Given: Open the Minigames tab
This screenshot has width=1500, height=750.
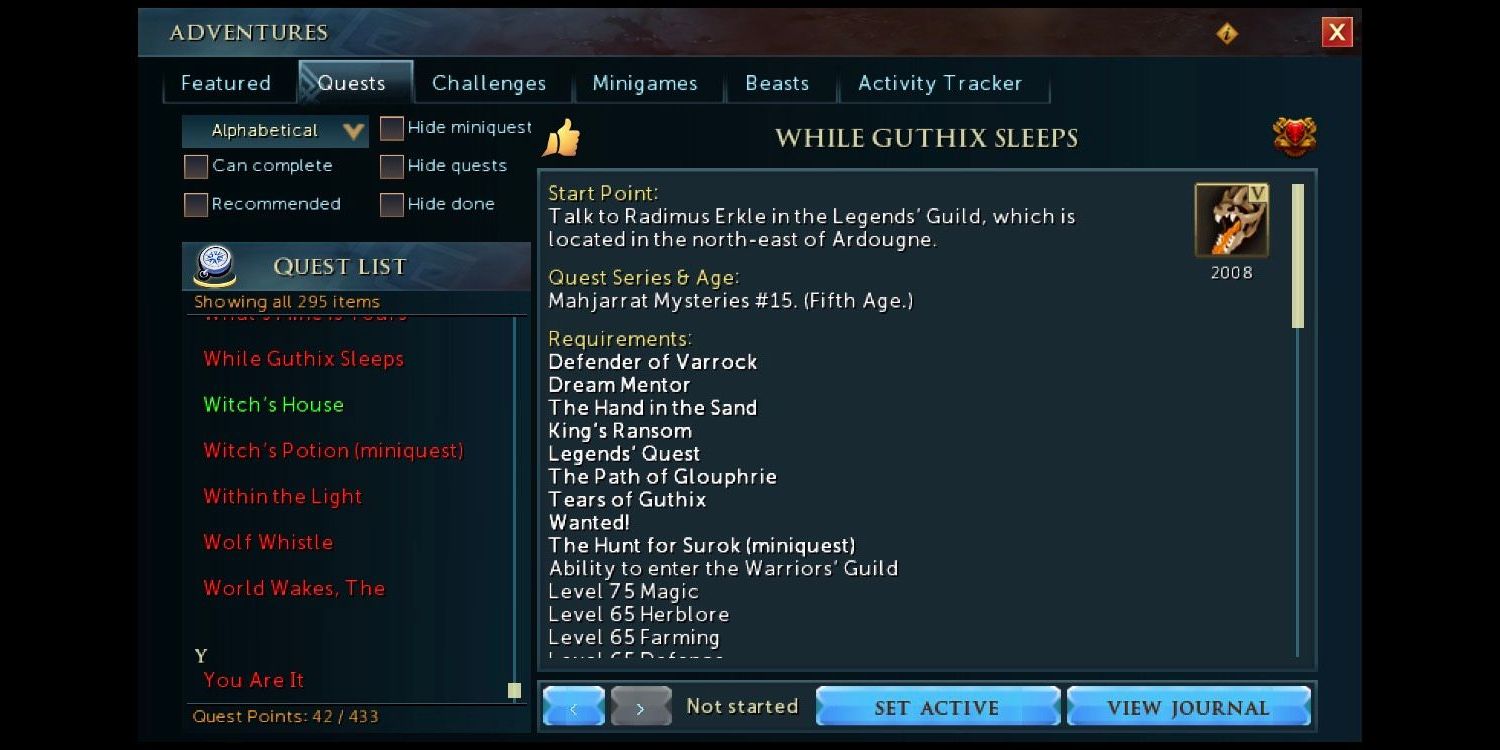Looking at the screenshot, I should (x=644, y=84).
